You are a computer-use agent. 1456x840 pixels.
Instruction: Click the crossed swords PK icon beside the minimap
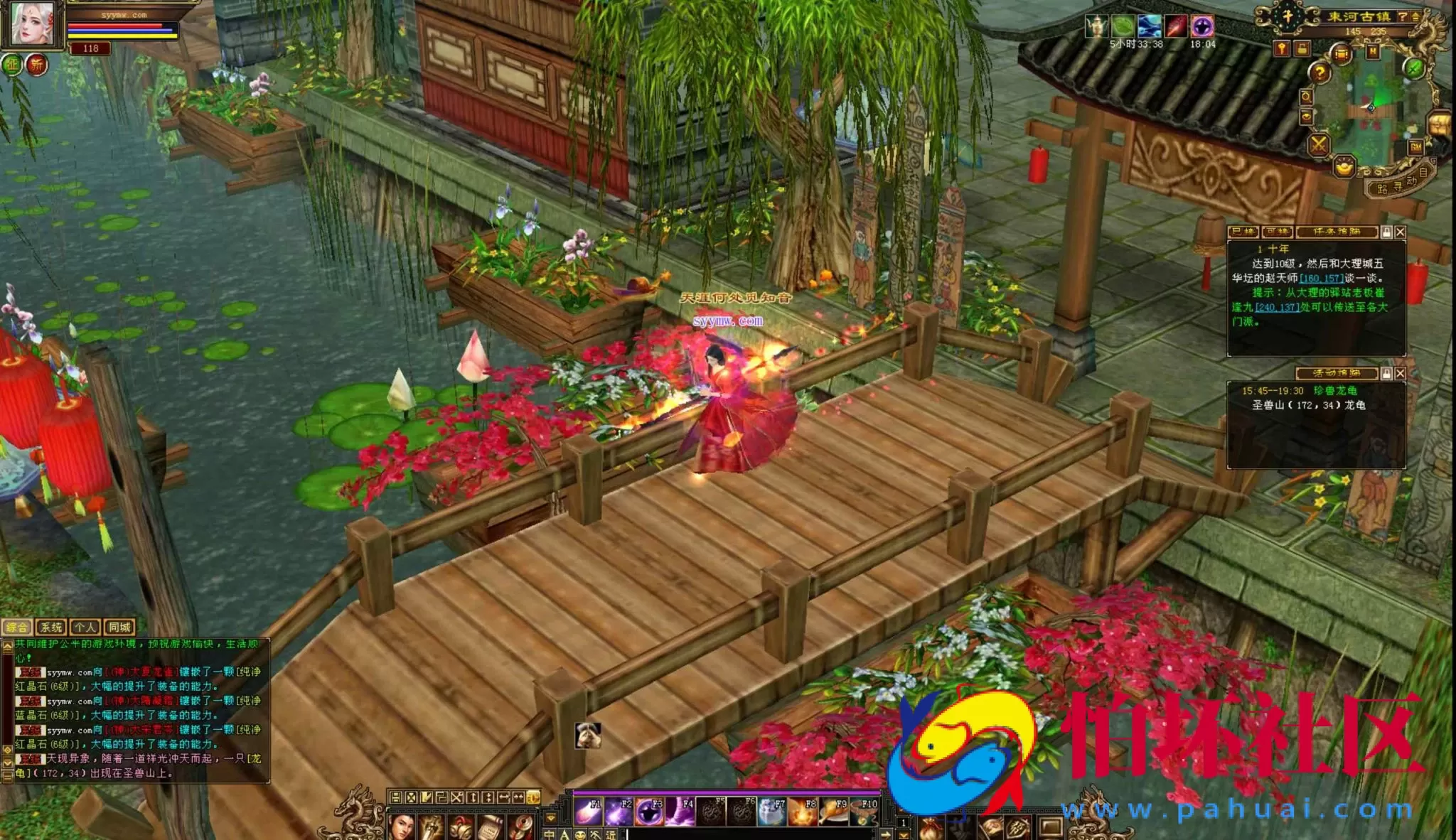(1319, 144)
